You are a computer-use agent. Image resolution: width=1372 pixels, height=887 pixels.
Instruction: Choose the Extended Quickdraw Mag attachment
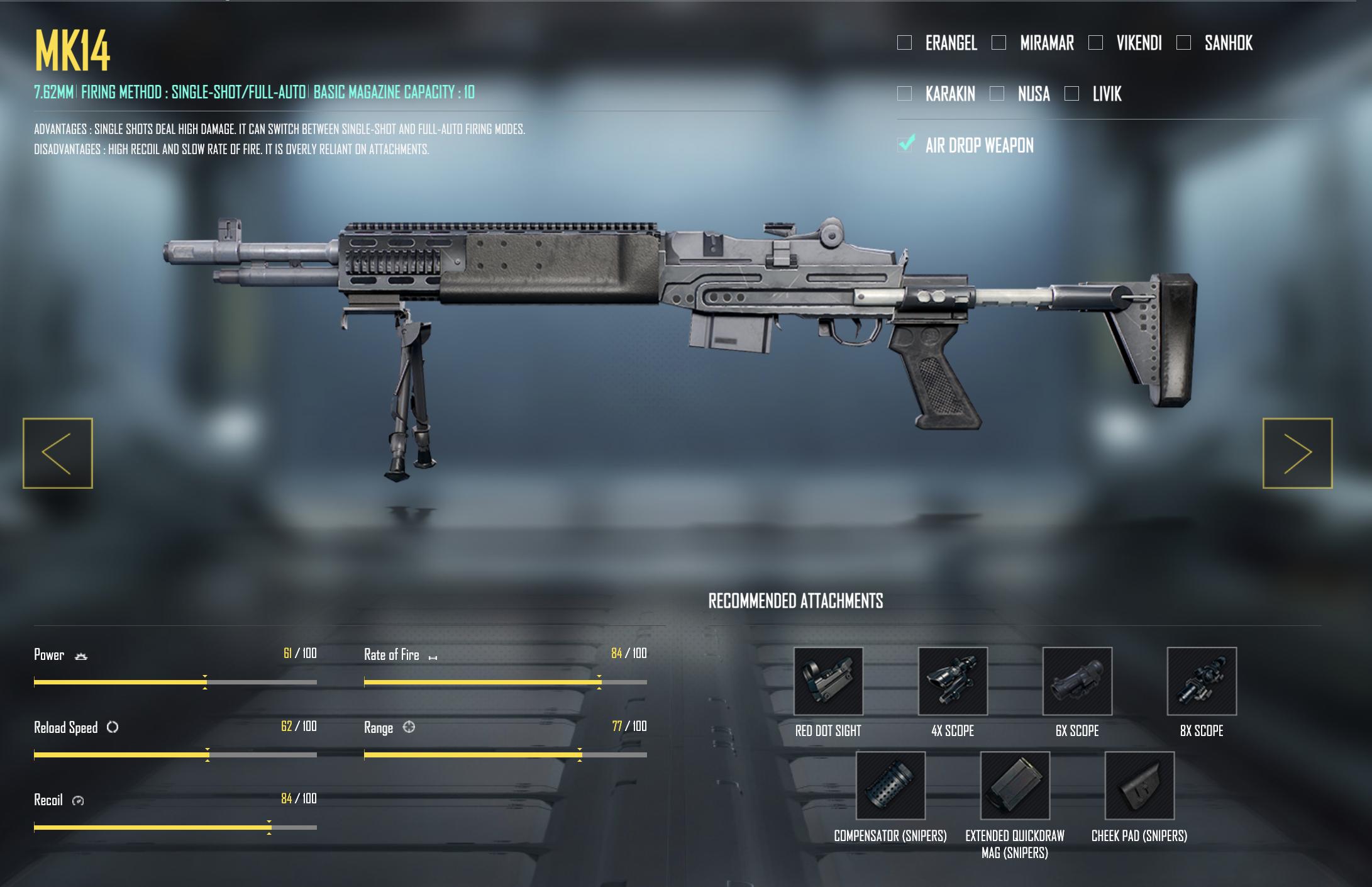(x=1015, y=786)
